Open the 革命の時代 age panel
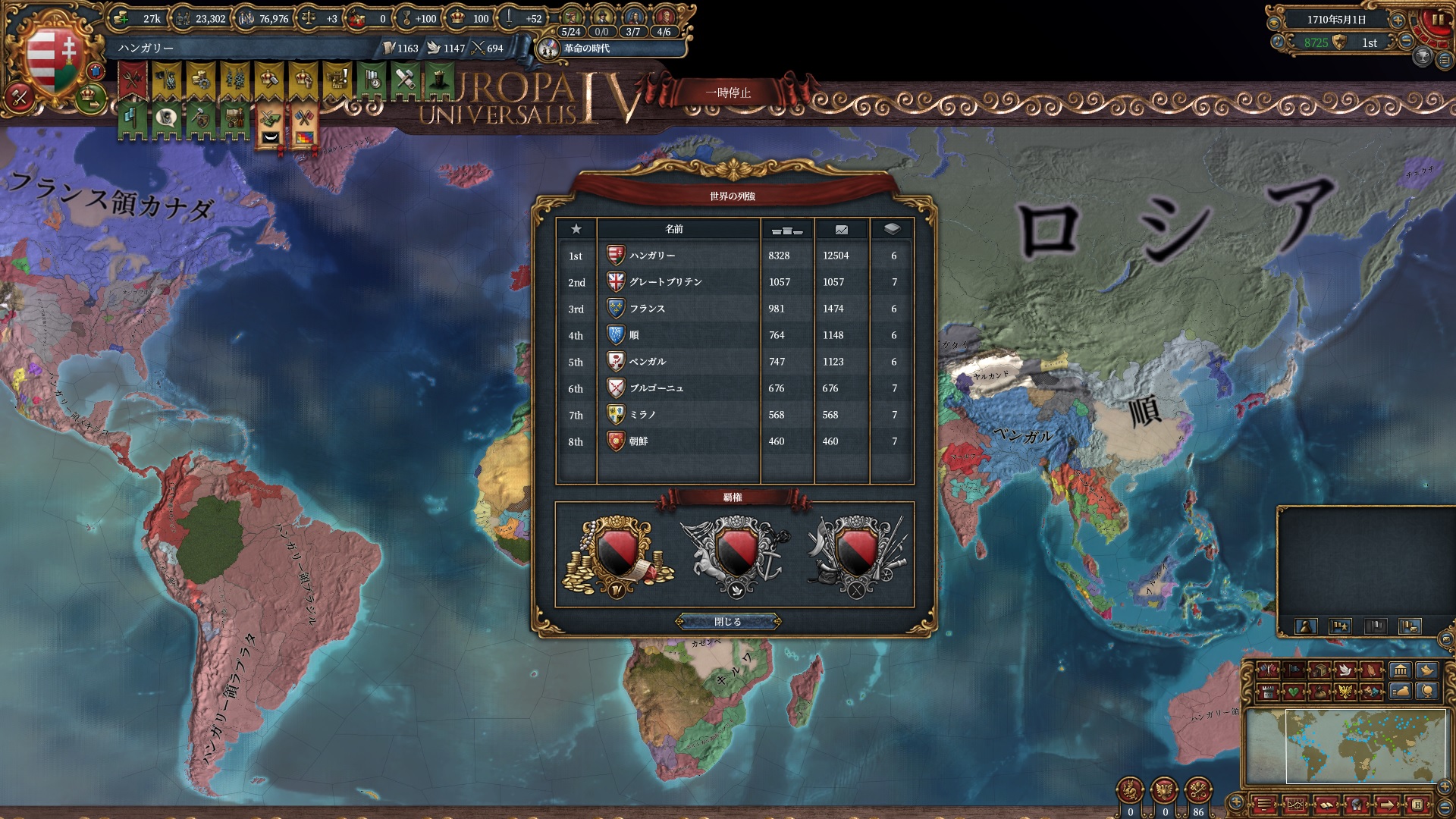This screenshot has height=819, width=1456. [x=586, y=49]
